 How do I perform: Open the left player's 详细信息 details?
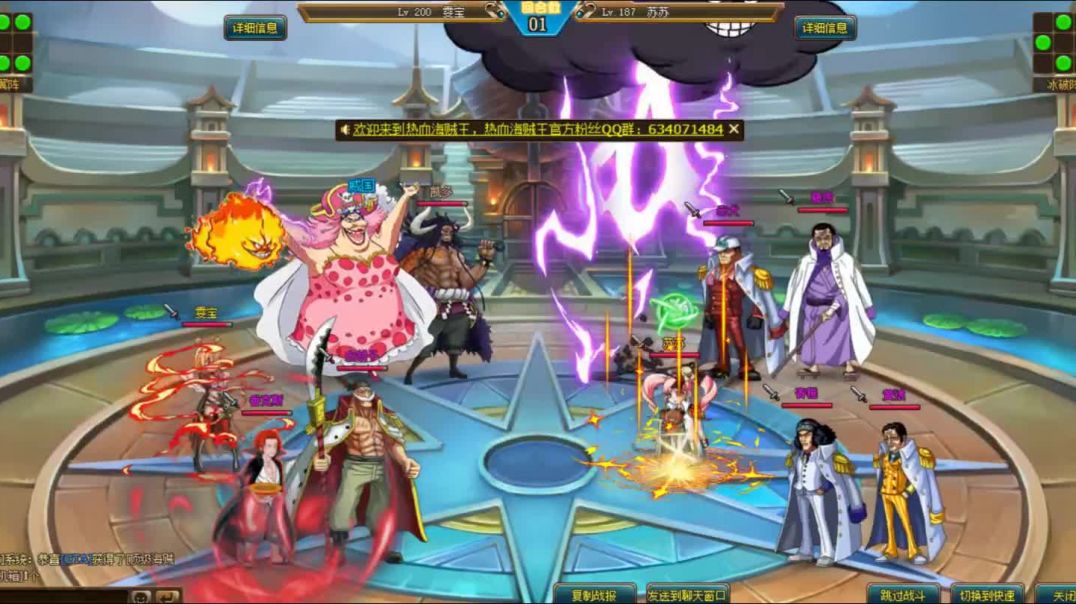255,28
